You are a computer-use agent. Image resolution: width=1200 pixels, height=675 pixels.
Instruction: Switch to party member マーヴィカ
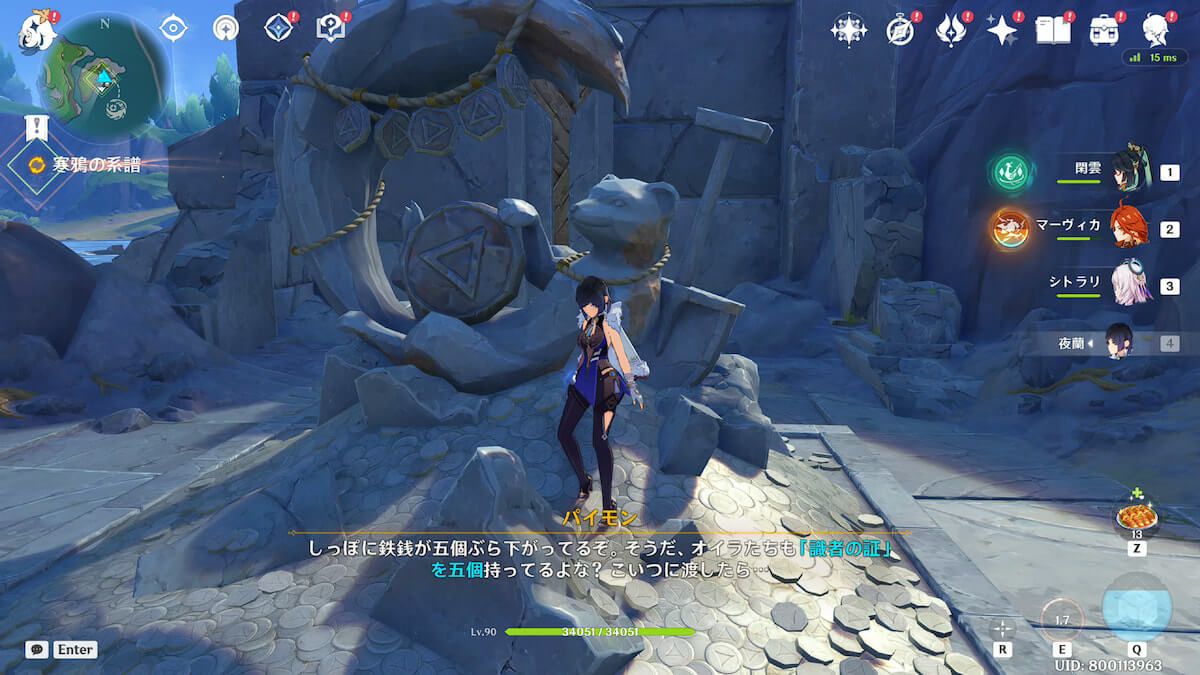(x=1130, y=229)
